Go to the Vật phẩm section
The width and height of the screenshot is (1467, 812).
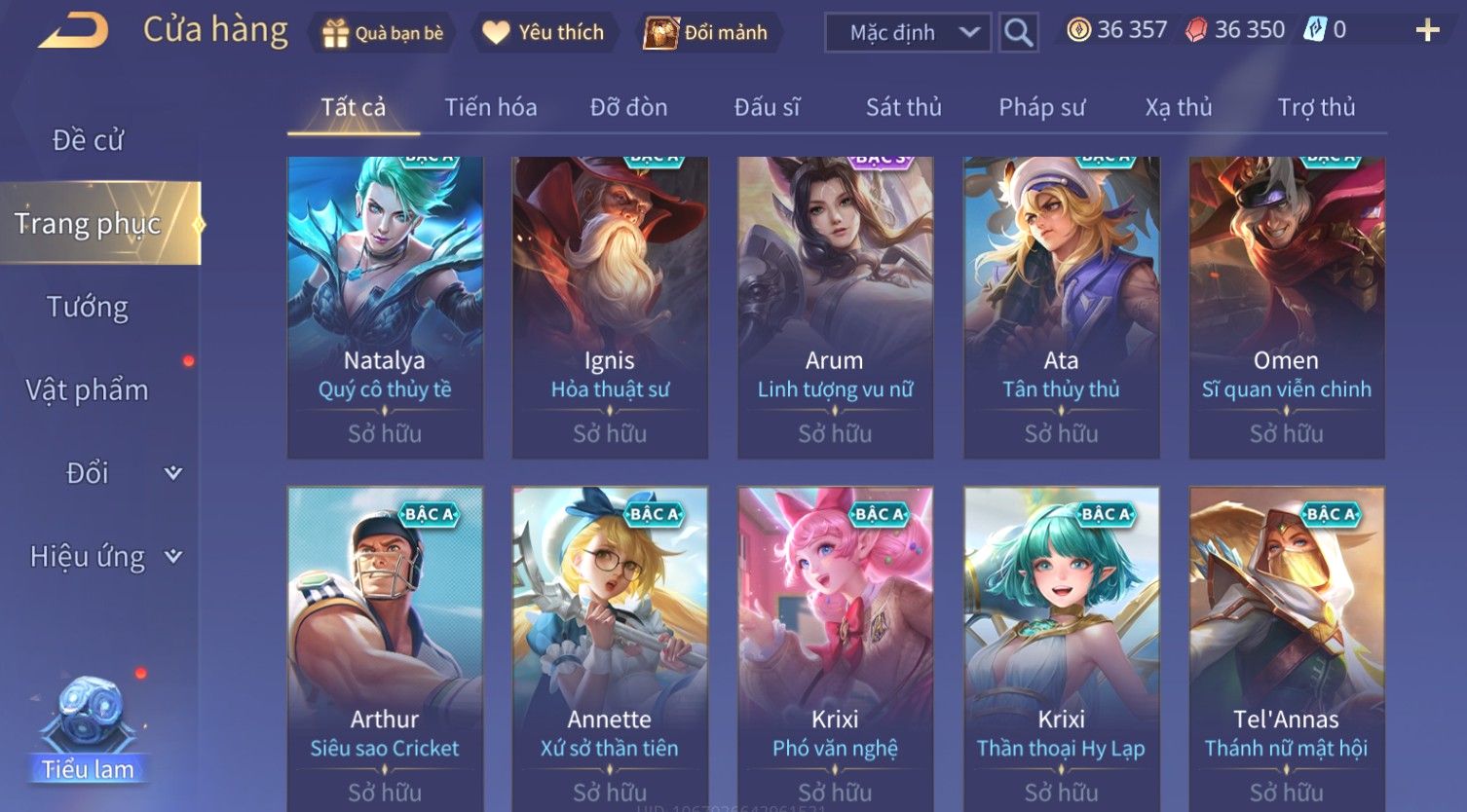tap(88, 390)
